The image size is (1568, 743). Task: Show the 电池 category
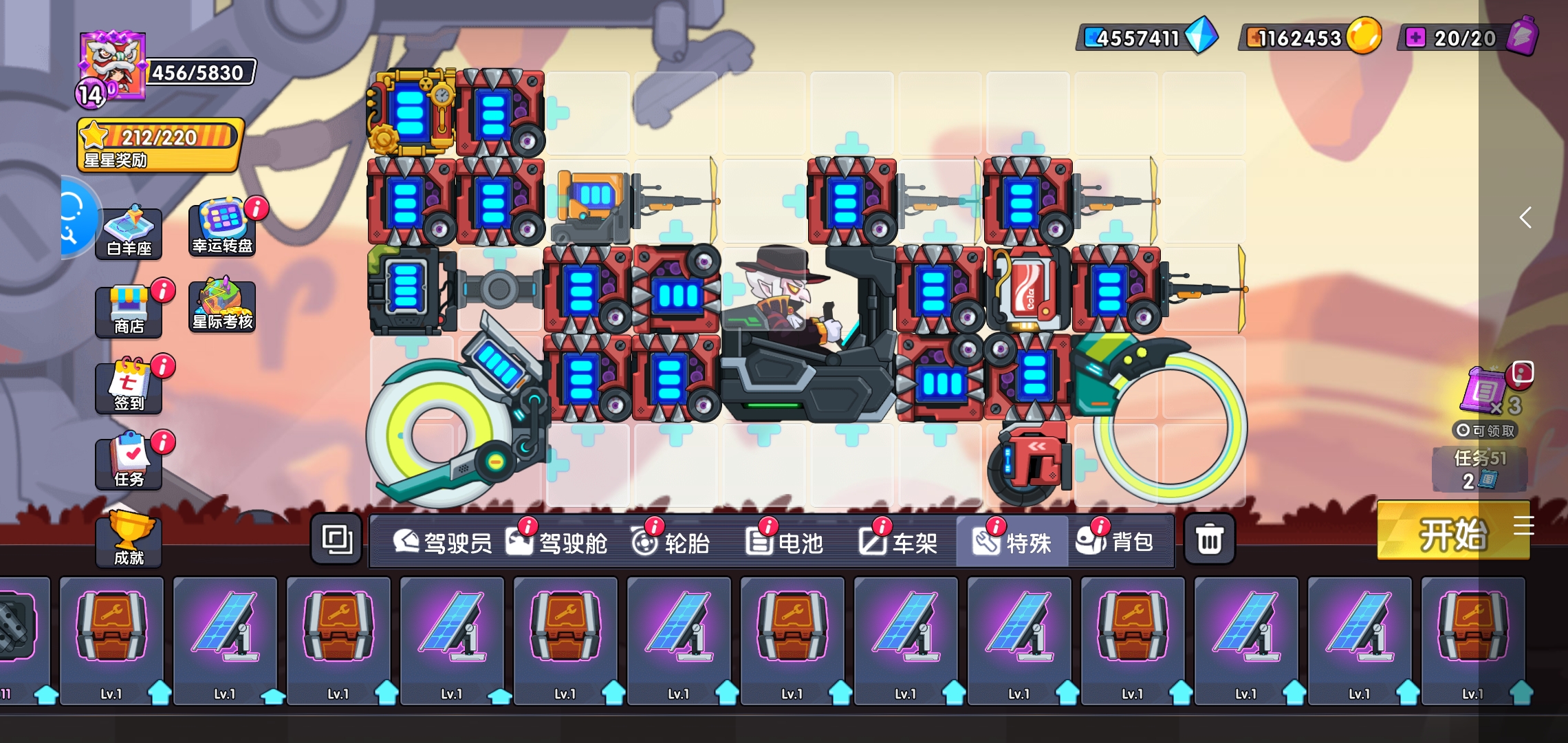(x=784, y=543)
